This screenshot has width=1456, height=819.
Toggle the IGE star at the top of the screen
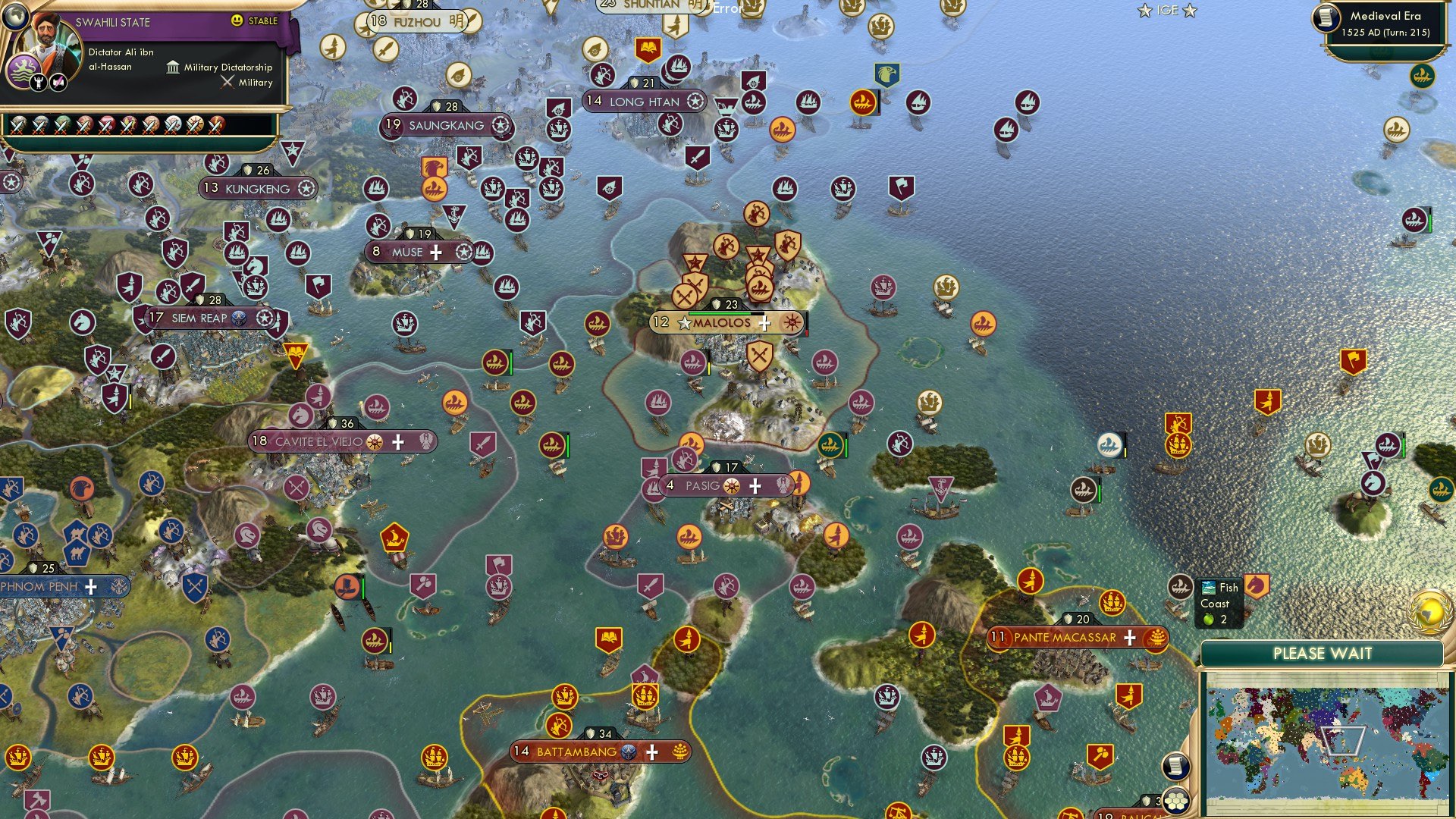1144,11
